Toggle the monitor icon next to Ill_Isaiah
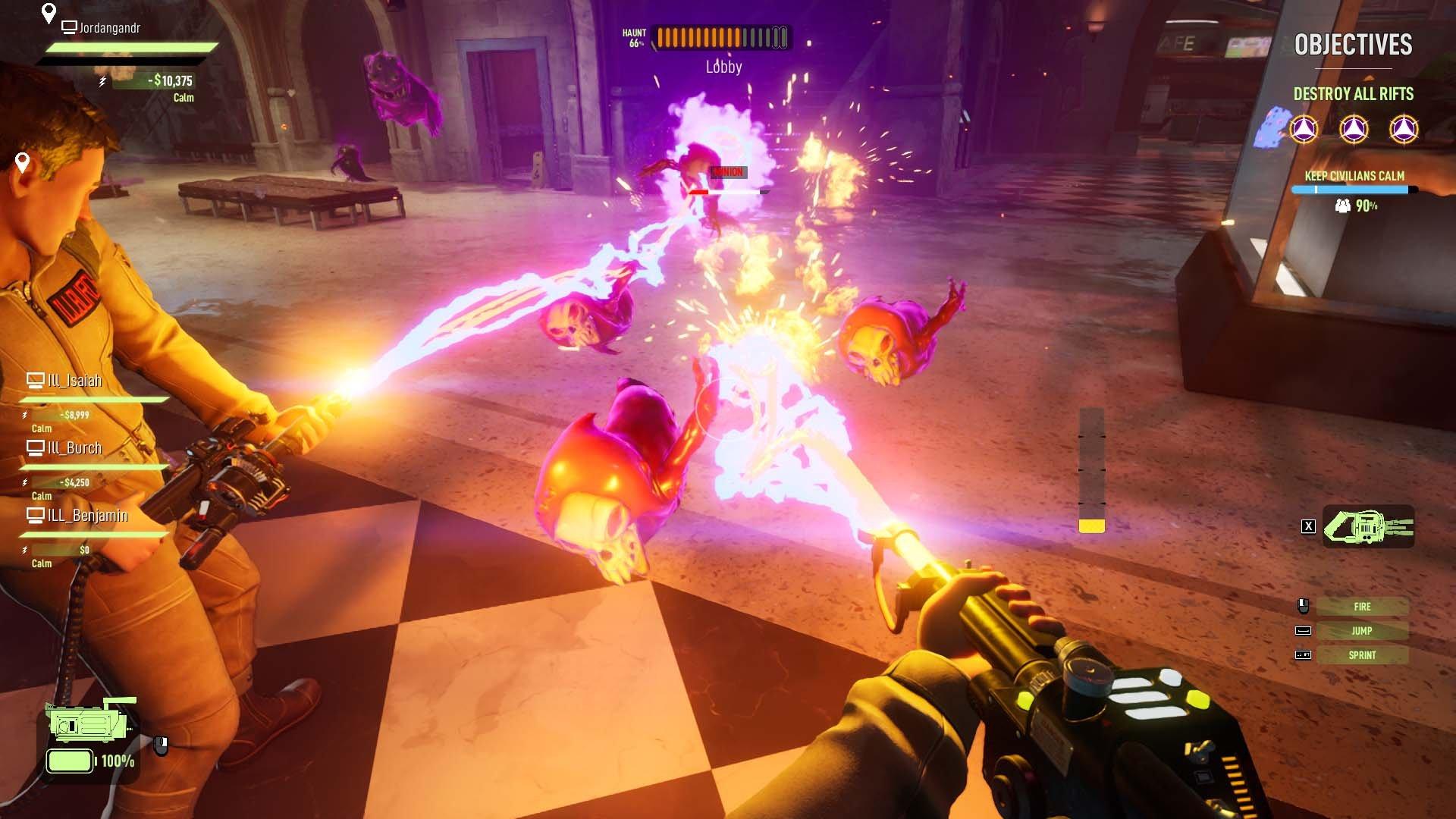The height and width of the screenshot is (819, 1456). [x=34, y=380]
